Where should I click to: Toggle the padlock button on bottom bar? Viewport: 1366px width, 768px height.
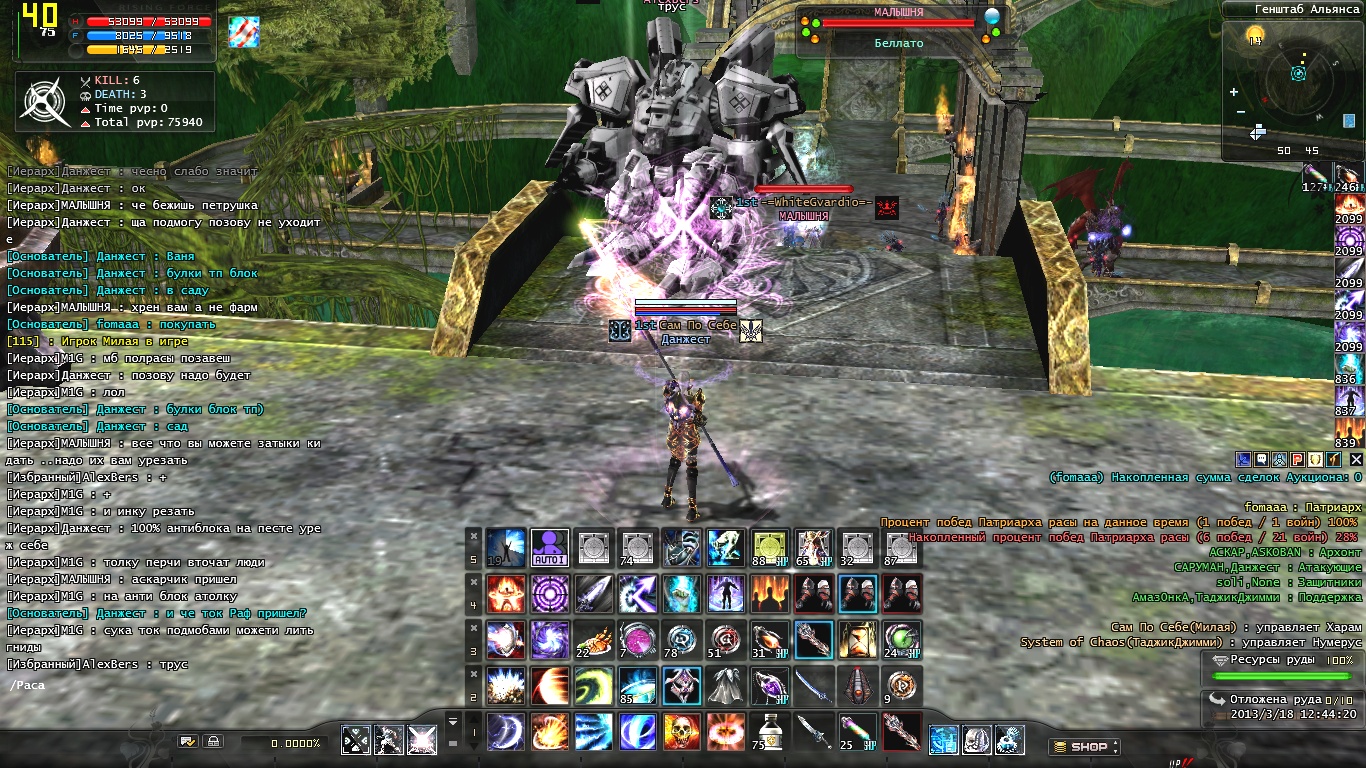212,742
